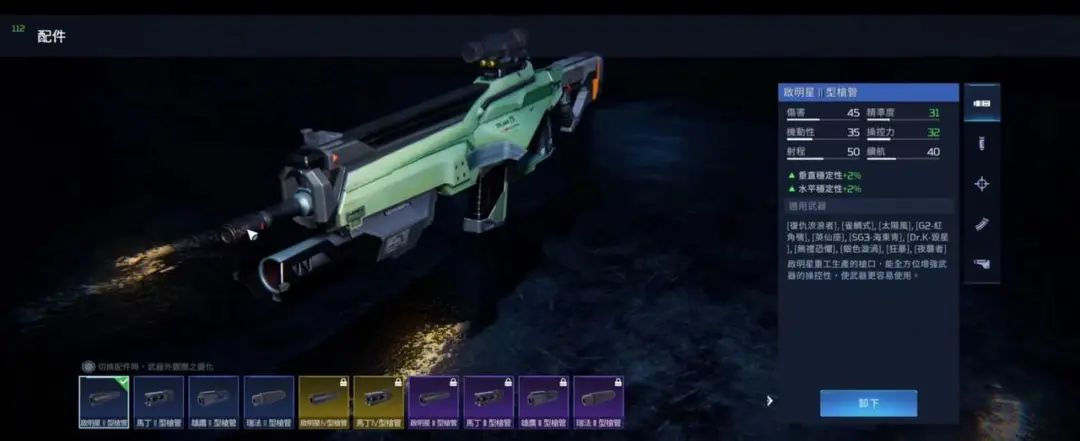Choose the locked gold 馬丁 IV 型槍管
This screenshot has width=1080, height=441.
(379, 401)
